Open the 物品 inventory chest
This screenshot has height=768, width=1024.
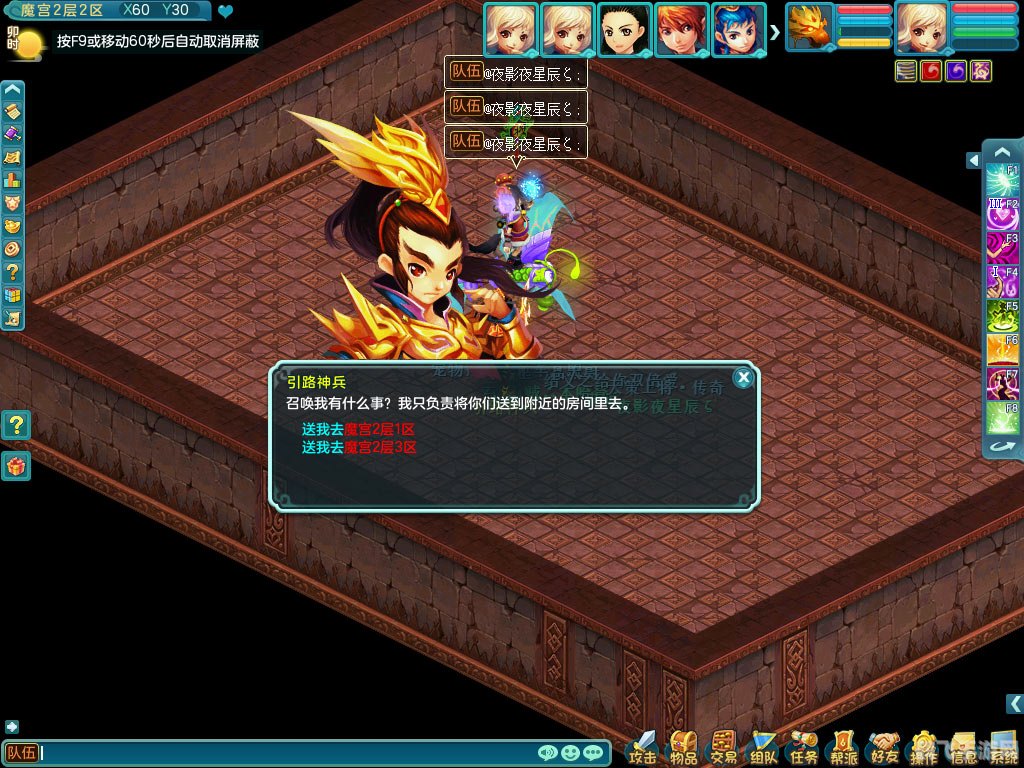tap(684, 745)
